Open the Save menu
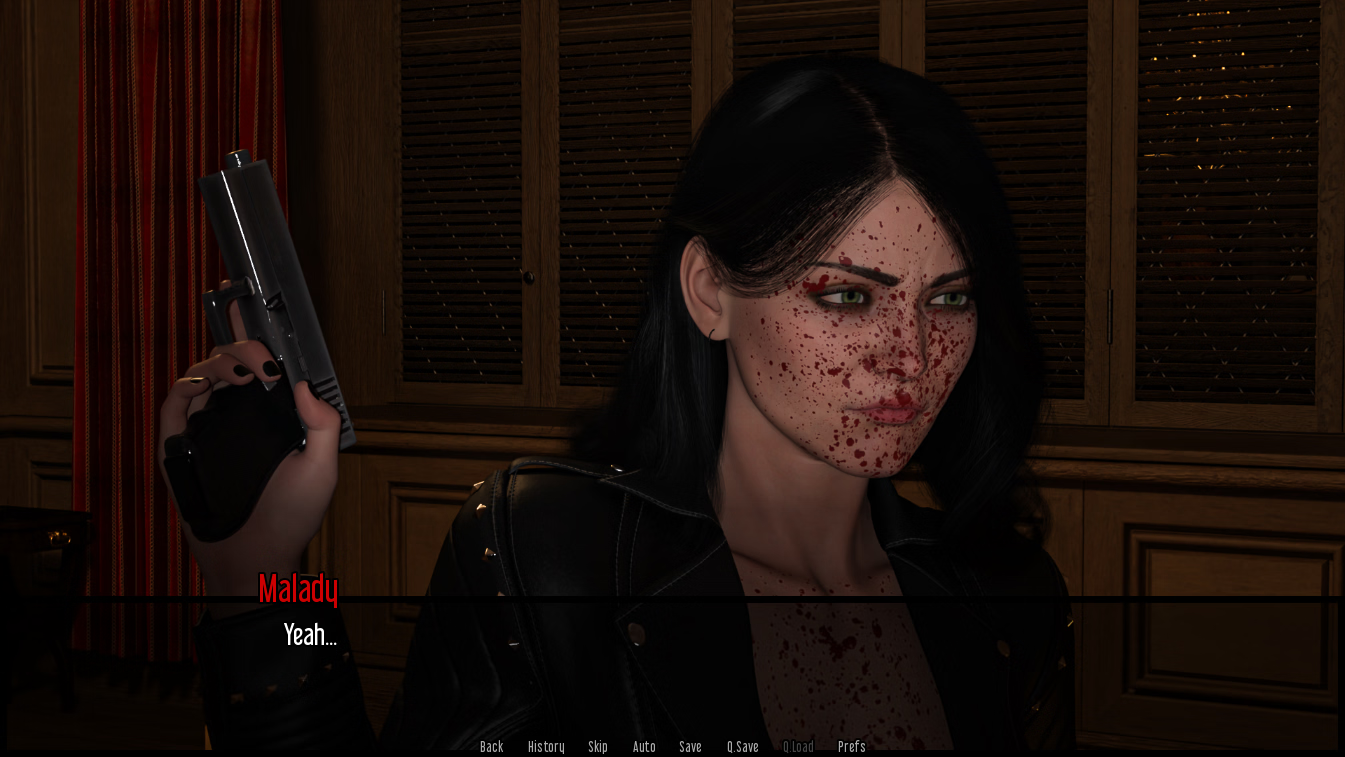Viewport: 1345px width, 757px height. (690, 747)
